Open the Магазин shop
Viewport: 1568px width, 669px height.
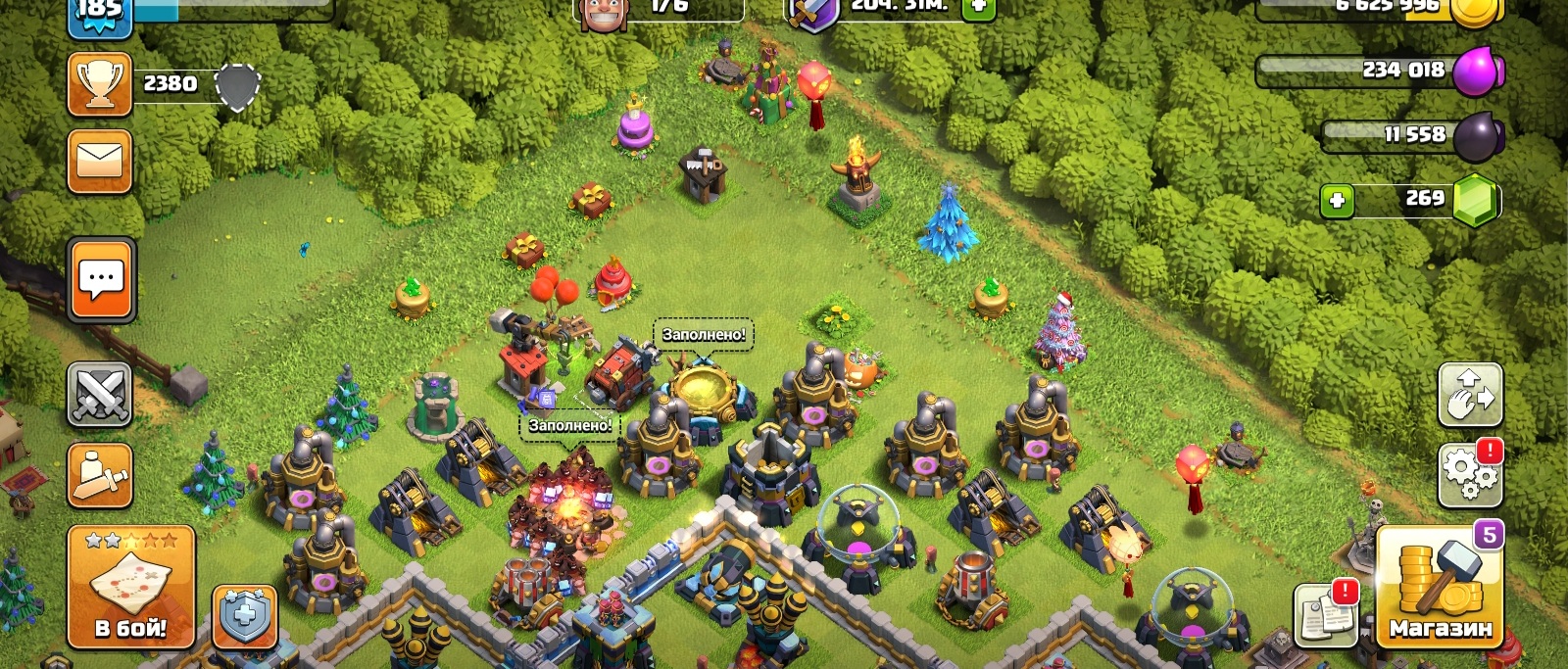[x=1440, y=587]
